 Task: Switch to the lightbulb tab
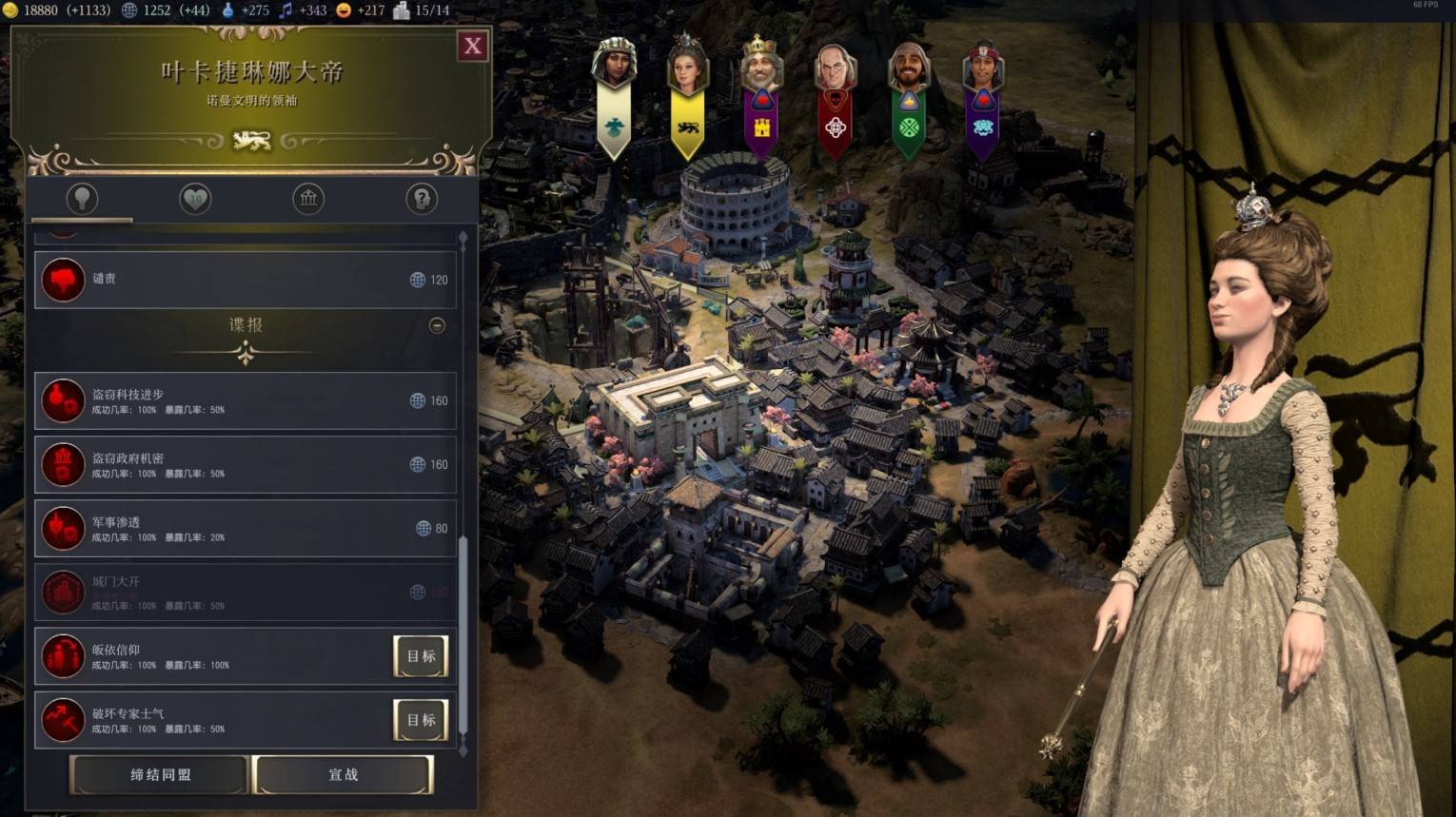82,198
